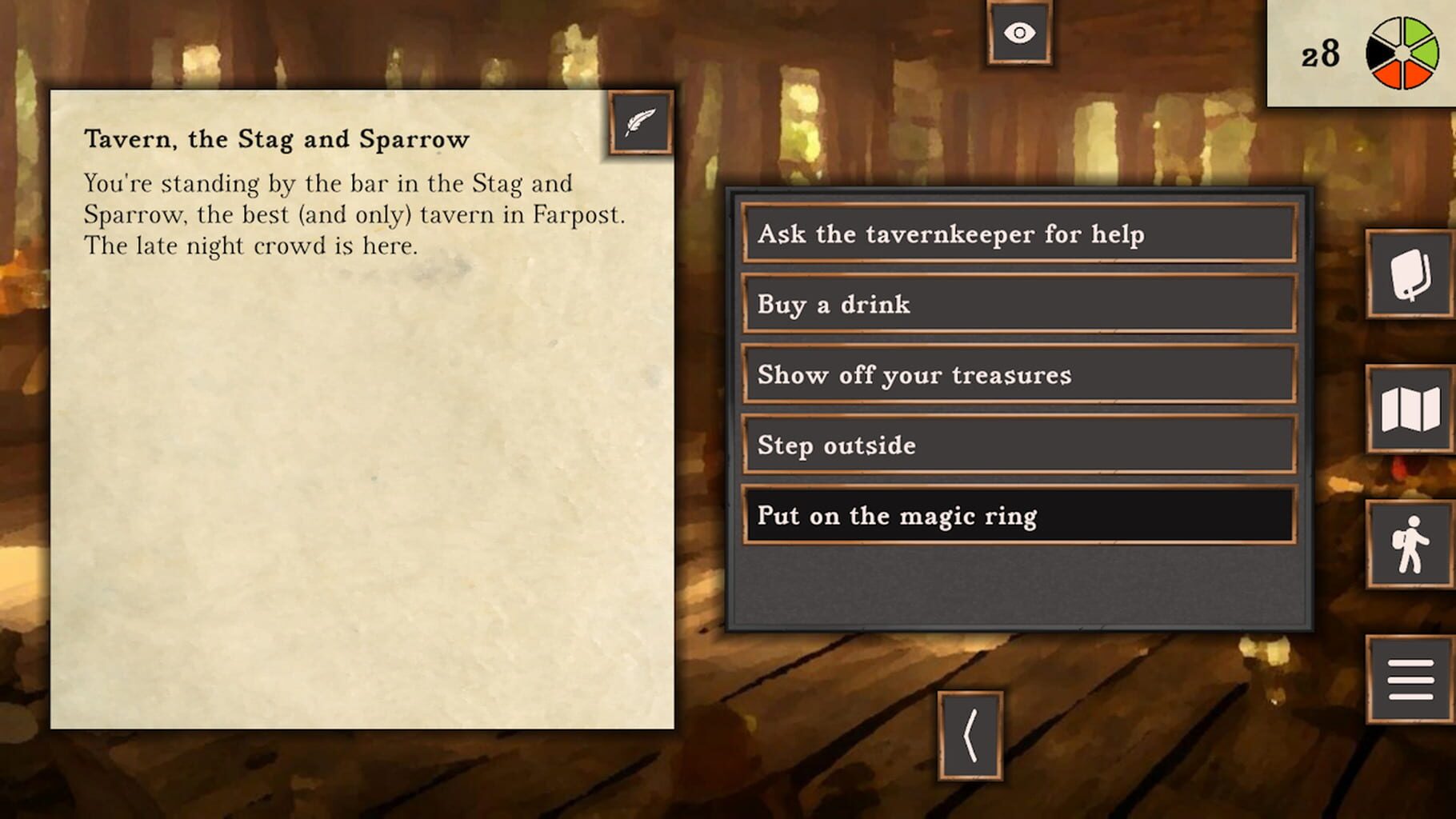Select 'Ask the tavernkeeper for help'
This screenshot has height=819, width=1456.
coord(1016,234)
